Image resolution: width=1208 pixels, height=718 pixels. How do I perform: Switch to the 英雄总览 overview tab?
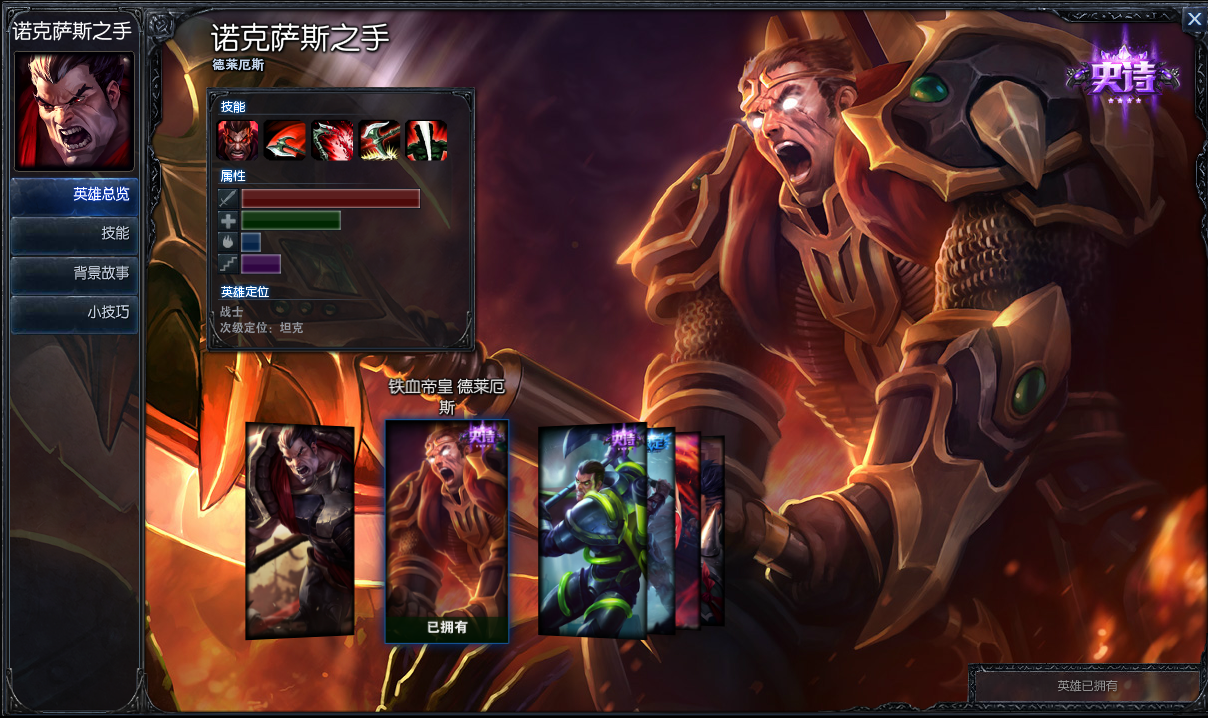pyautogui.click(x=75, y=194)
